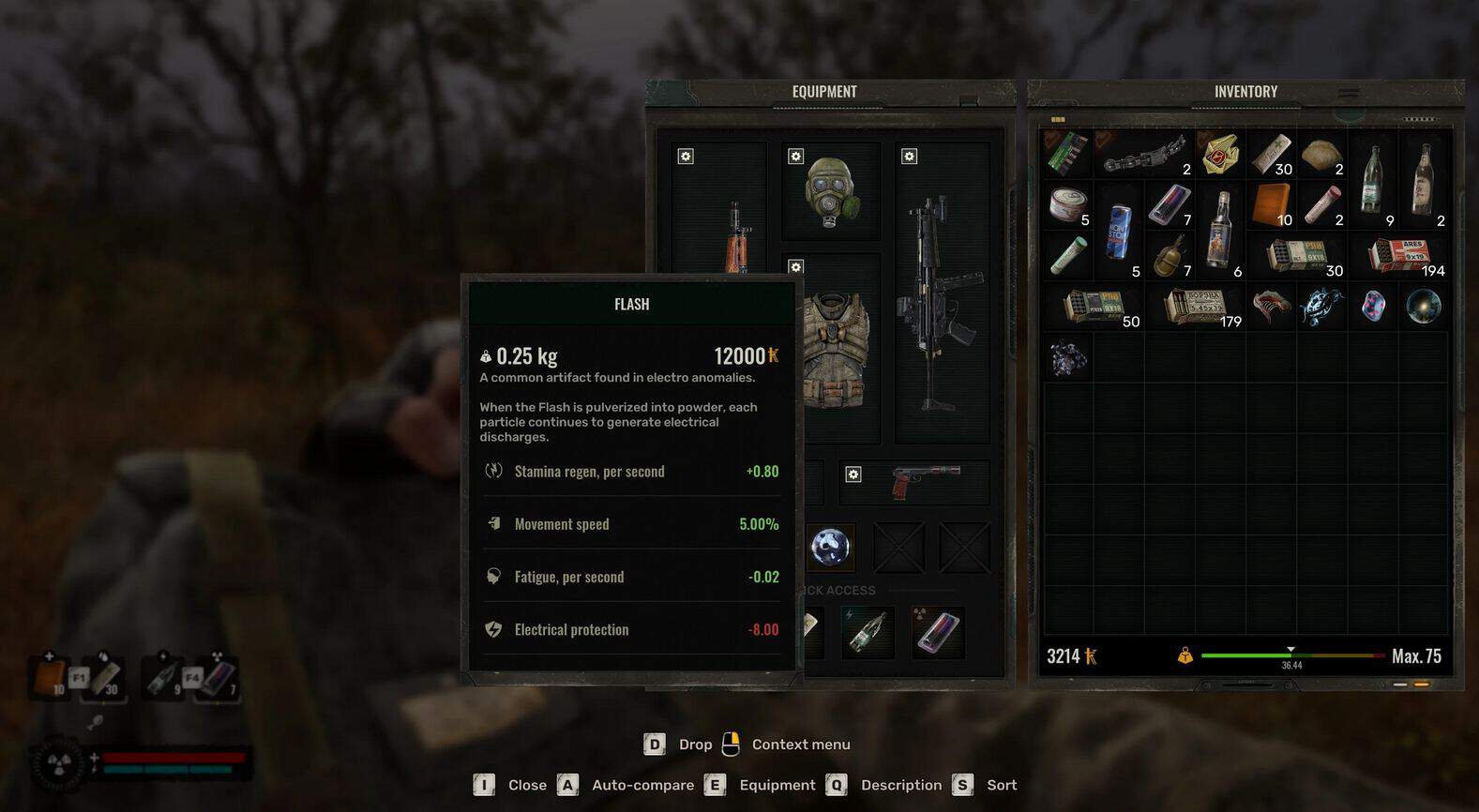The width and height of the screenshot is (1479, 812).
Task: Pick the Non Stop energy drink can
Action: [x=1119, y=232]
